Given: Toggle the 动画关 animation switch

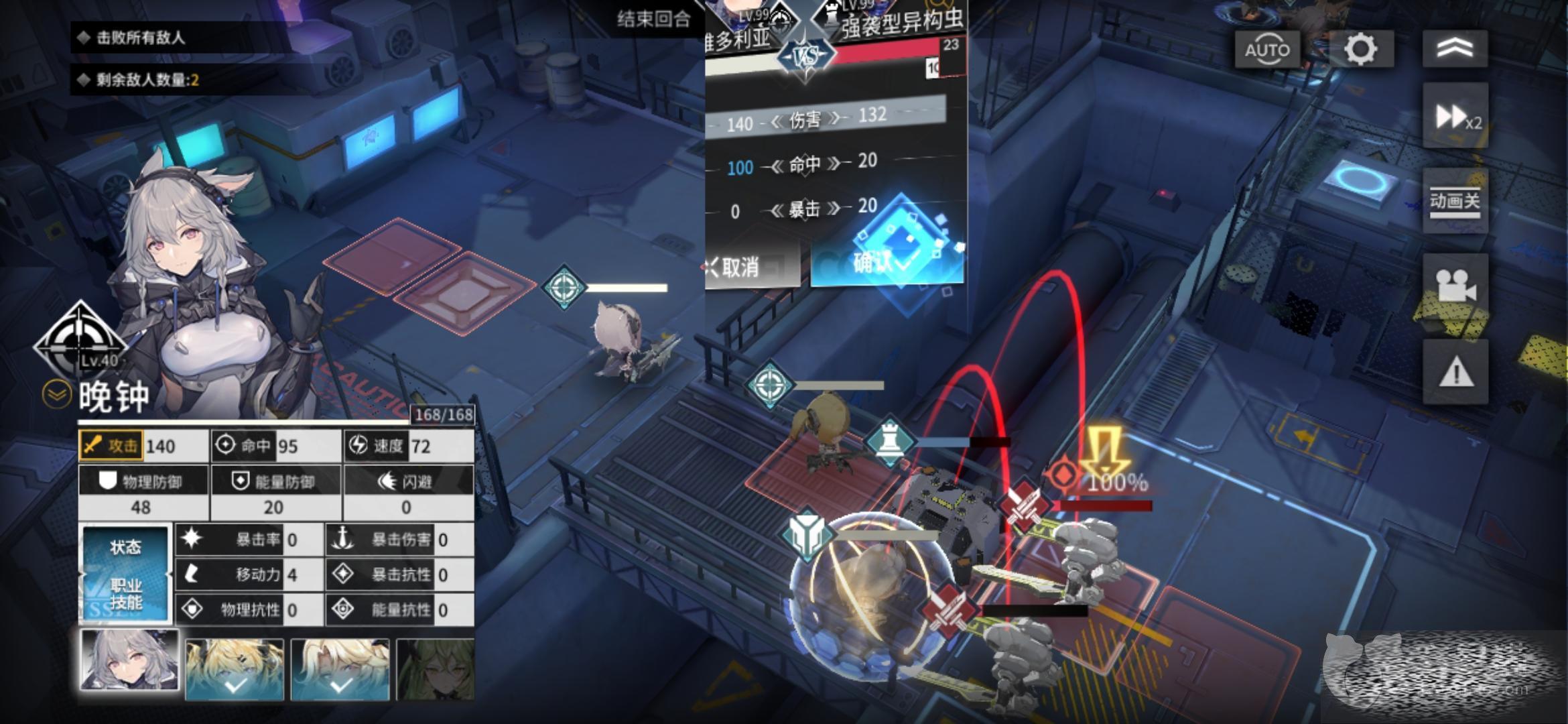Looking at the screenshot, I should (1455, 201).
